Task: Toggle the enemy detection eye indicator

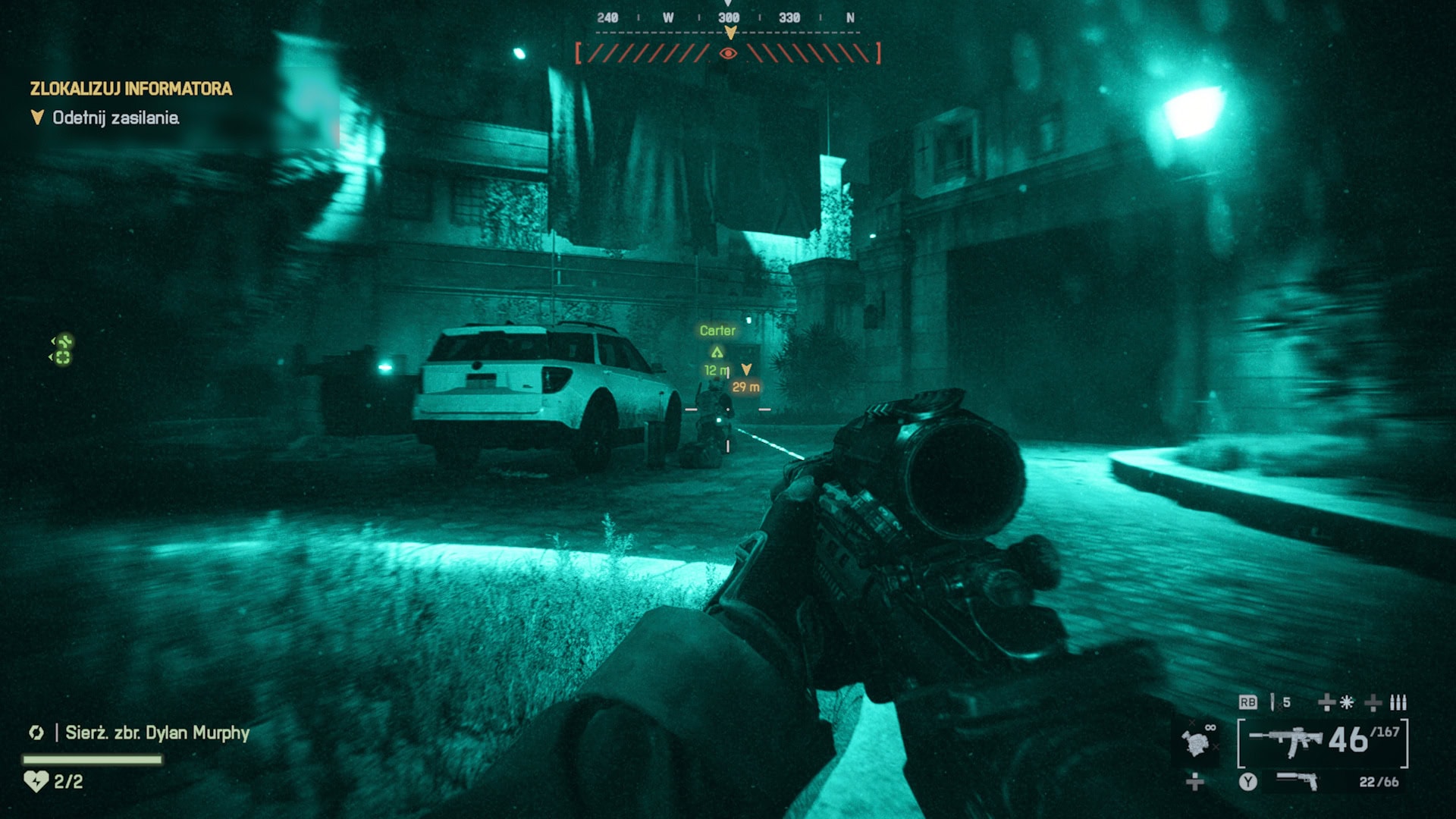Action: click(x=728, y=53)
